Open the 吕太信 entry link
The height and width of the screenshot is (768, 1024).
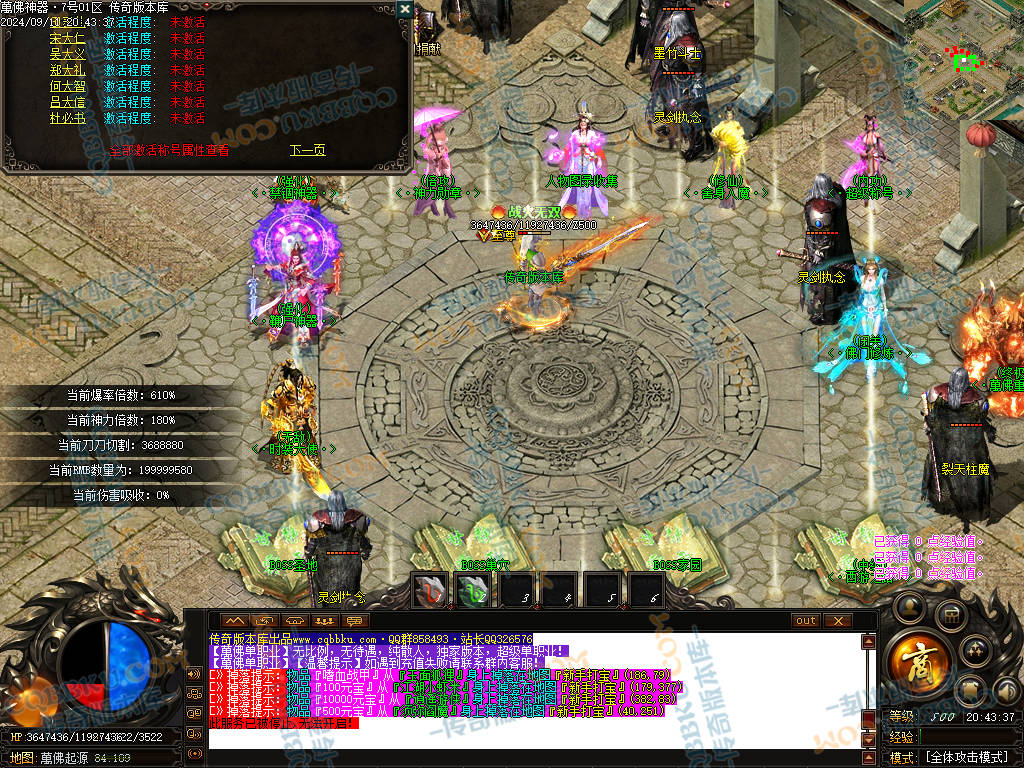[x=67, y=102]
